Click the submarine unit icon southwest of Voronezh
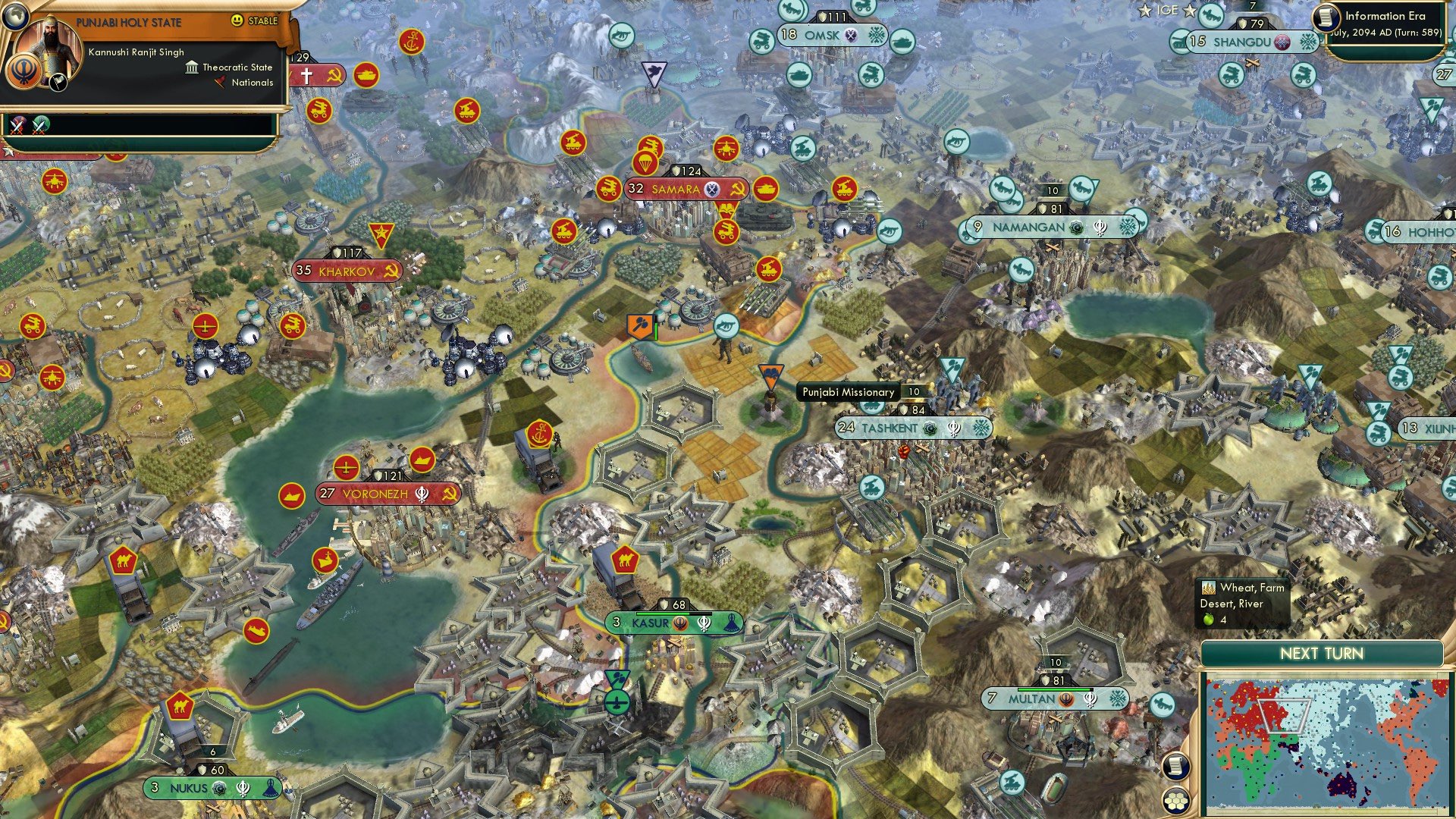The image size is (1456, 819). tap(256, 631)
